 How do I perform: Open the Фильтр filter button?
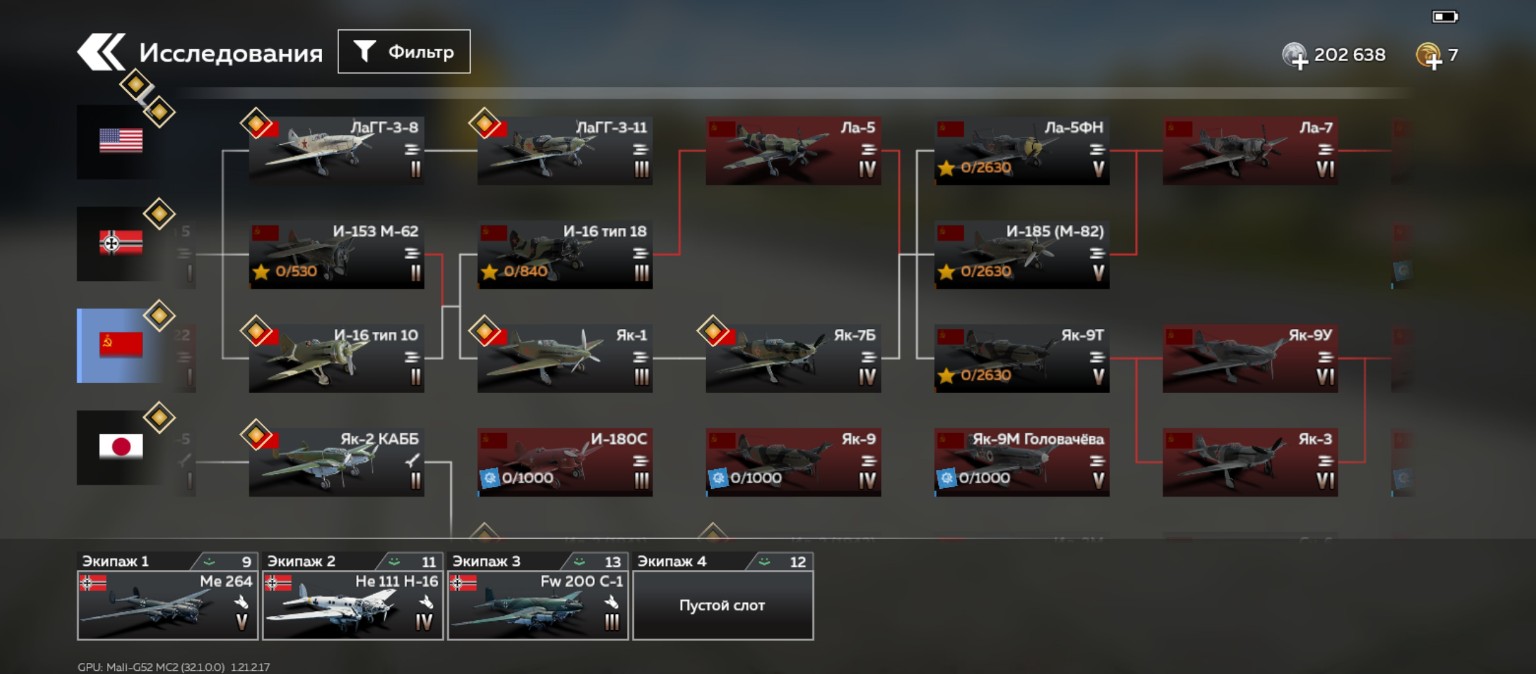[404, 52]
